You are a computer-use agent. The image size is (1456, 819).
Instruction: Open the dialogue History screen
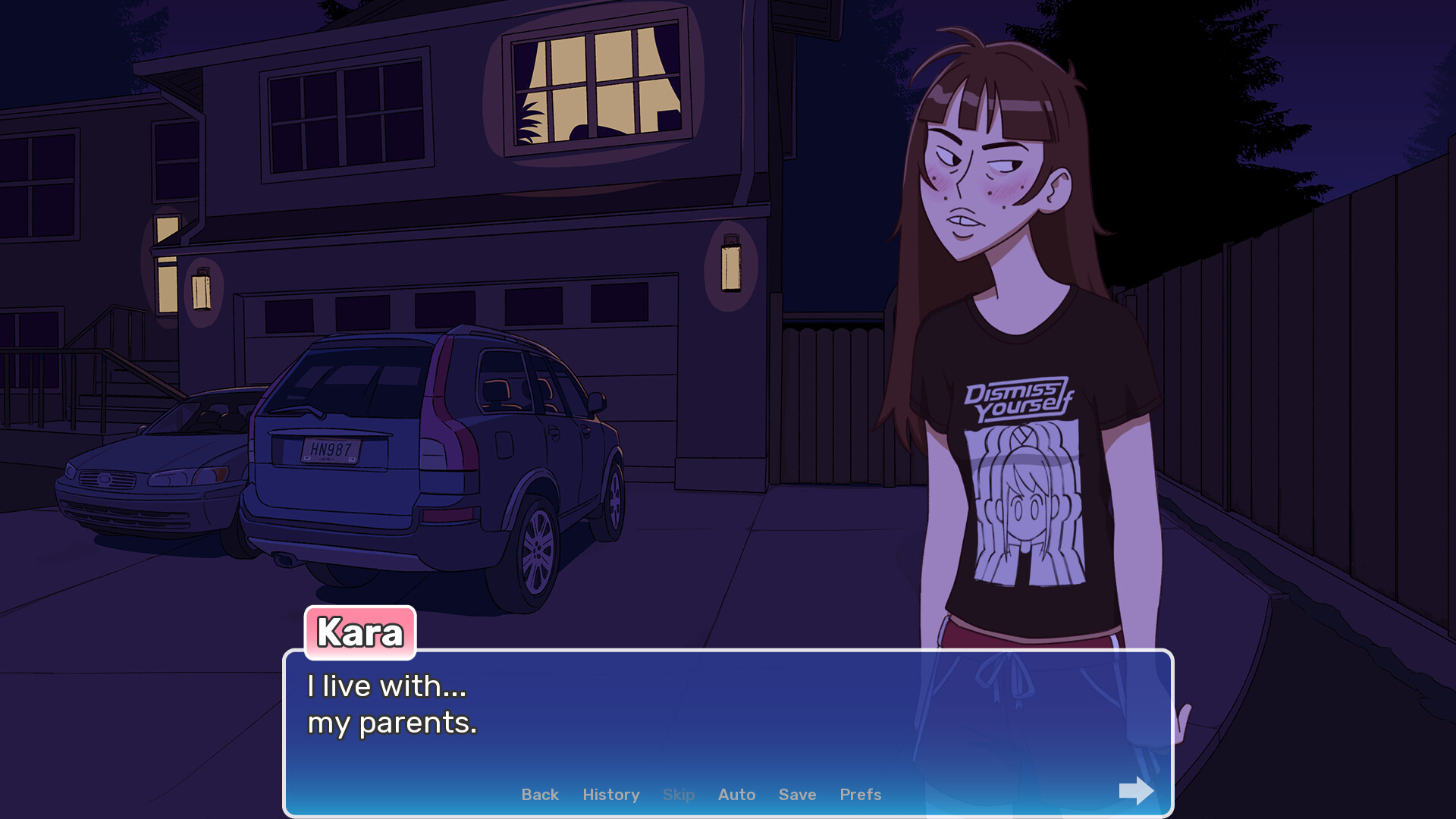610,795
